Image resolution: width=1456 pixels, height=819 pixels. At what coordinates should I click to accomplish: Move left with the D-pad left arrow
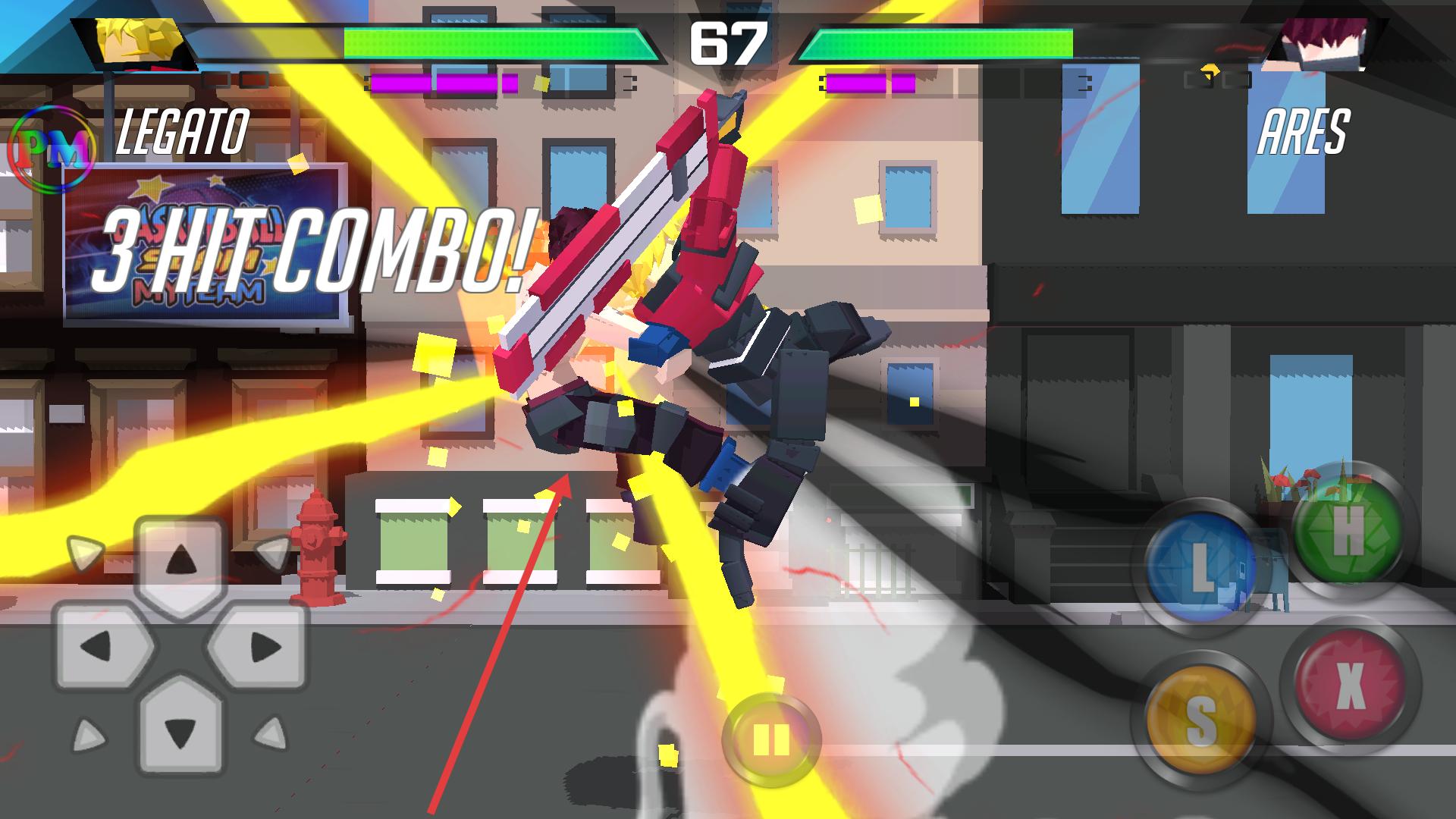pos(99,647)
